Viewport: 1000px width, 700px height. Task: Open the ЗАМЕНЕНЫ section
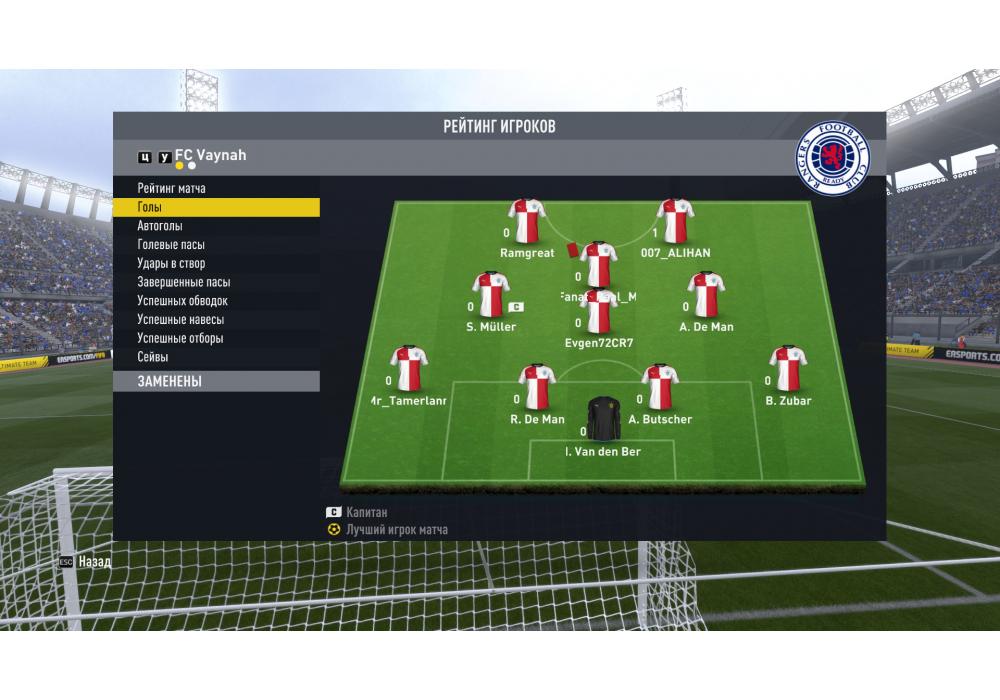coord(170,381)
